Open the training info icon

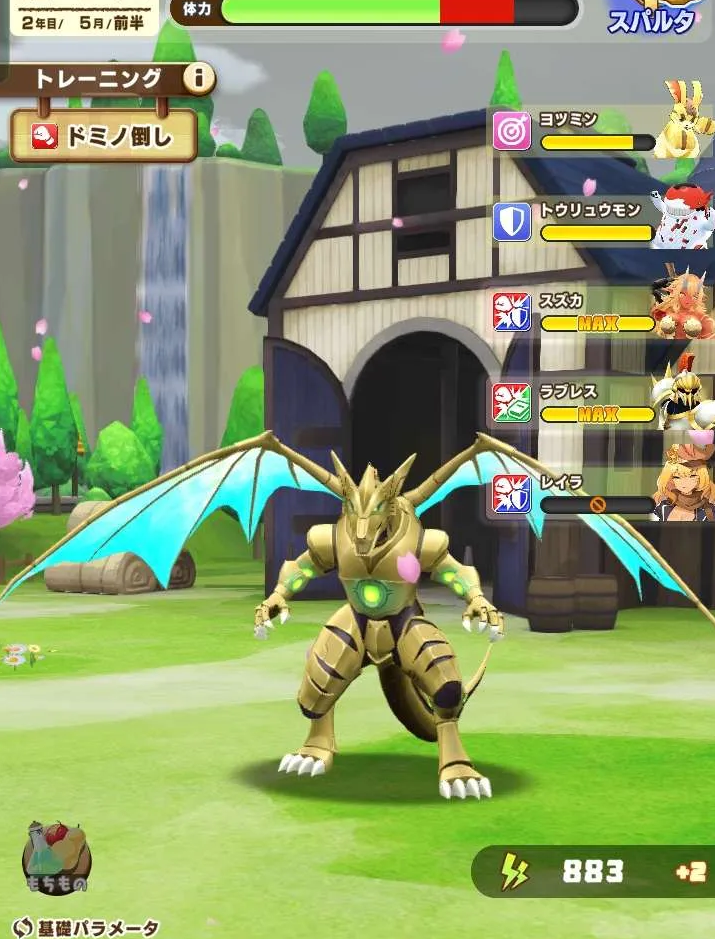coord(199,78)
